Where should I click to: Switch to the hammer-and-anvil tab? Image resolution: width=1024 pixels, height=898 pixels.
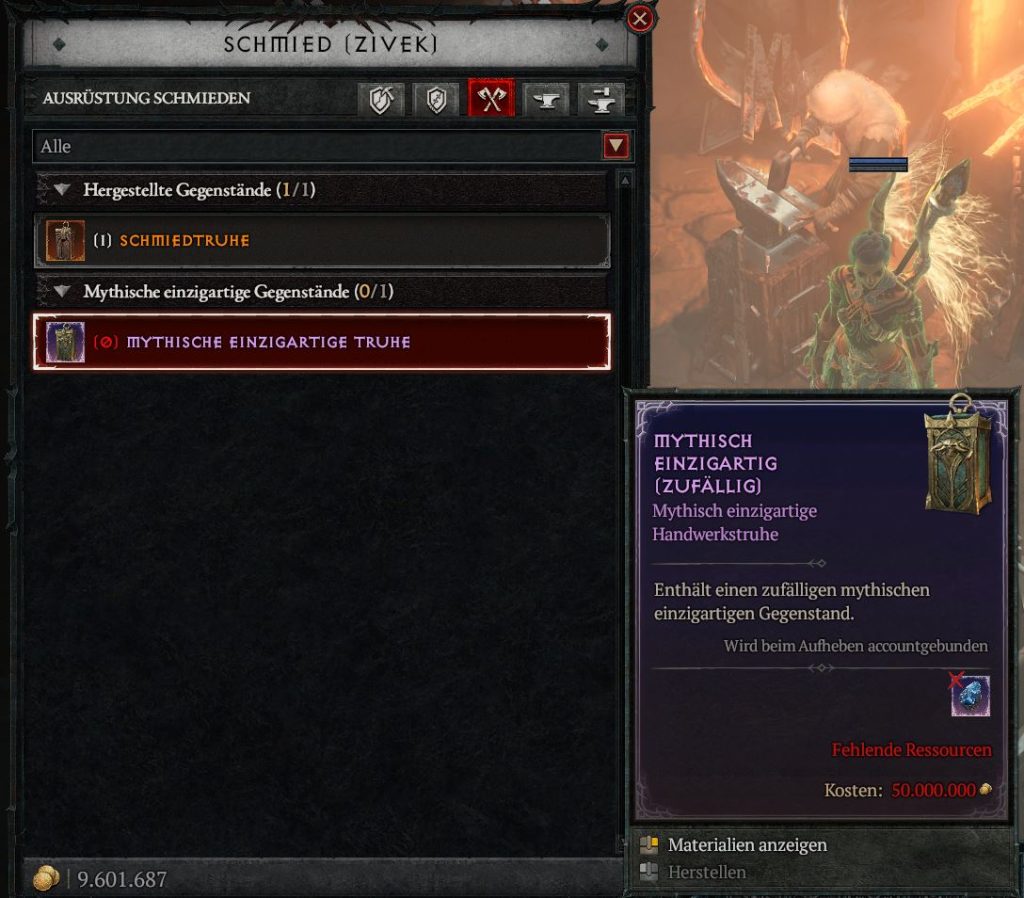coord(601,99)
